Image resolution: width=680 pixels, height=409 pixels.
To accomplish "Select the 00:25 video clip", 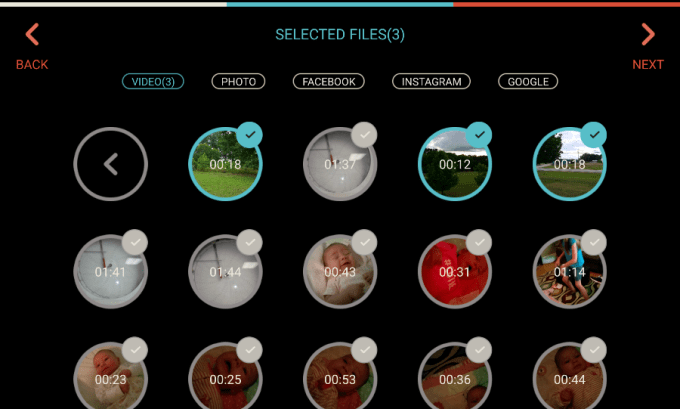I will [x=225, y=378].
